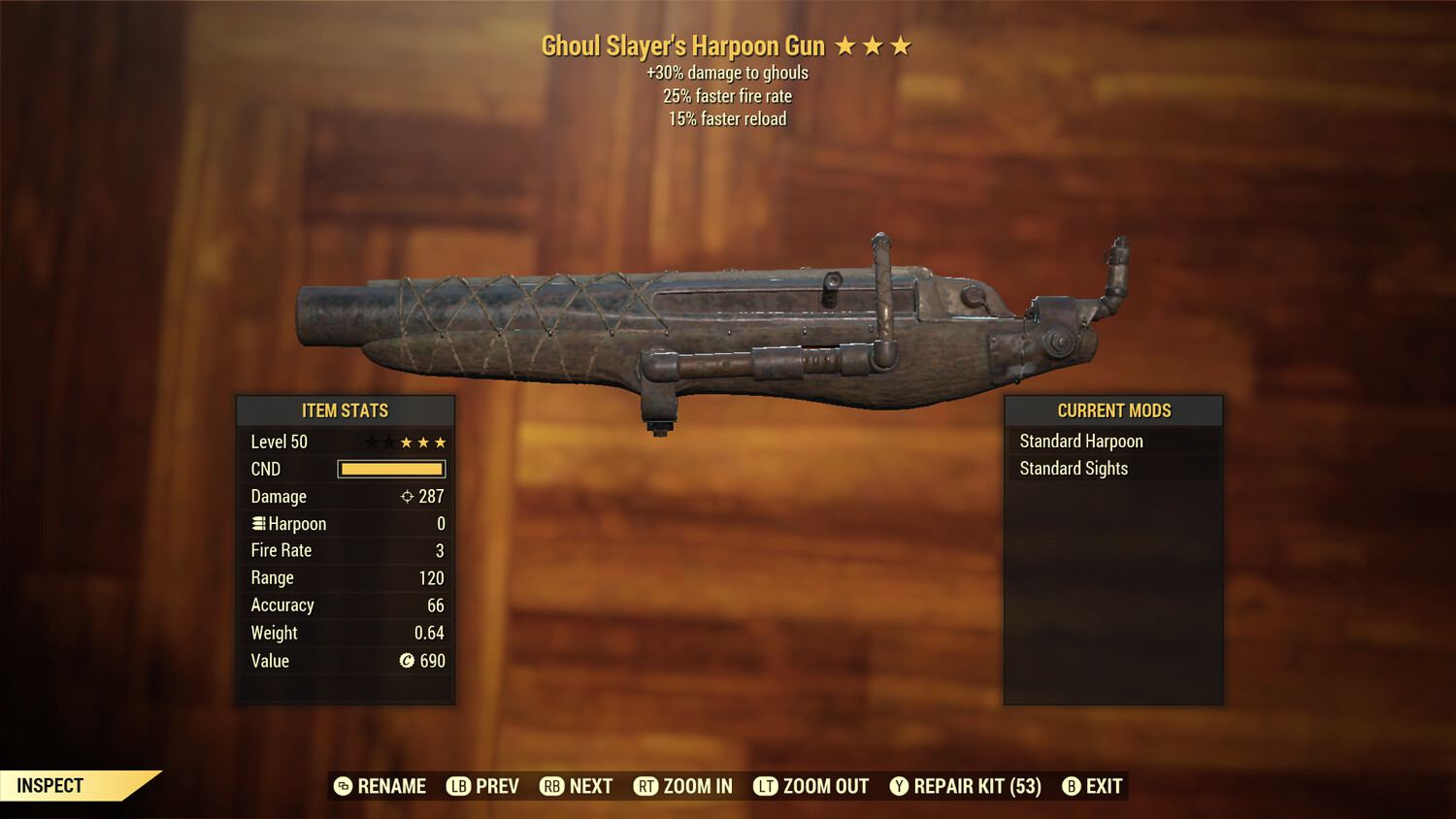Select Standard Sights under Current Mods

coord(1073,468)
